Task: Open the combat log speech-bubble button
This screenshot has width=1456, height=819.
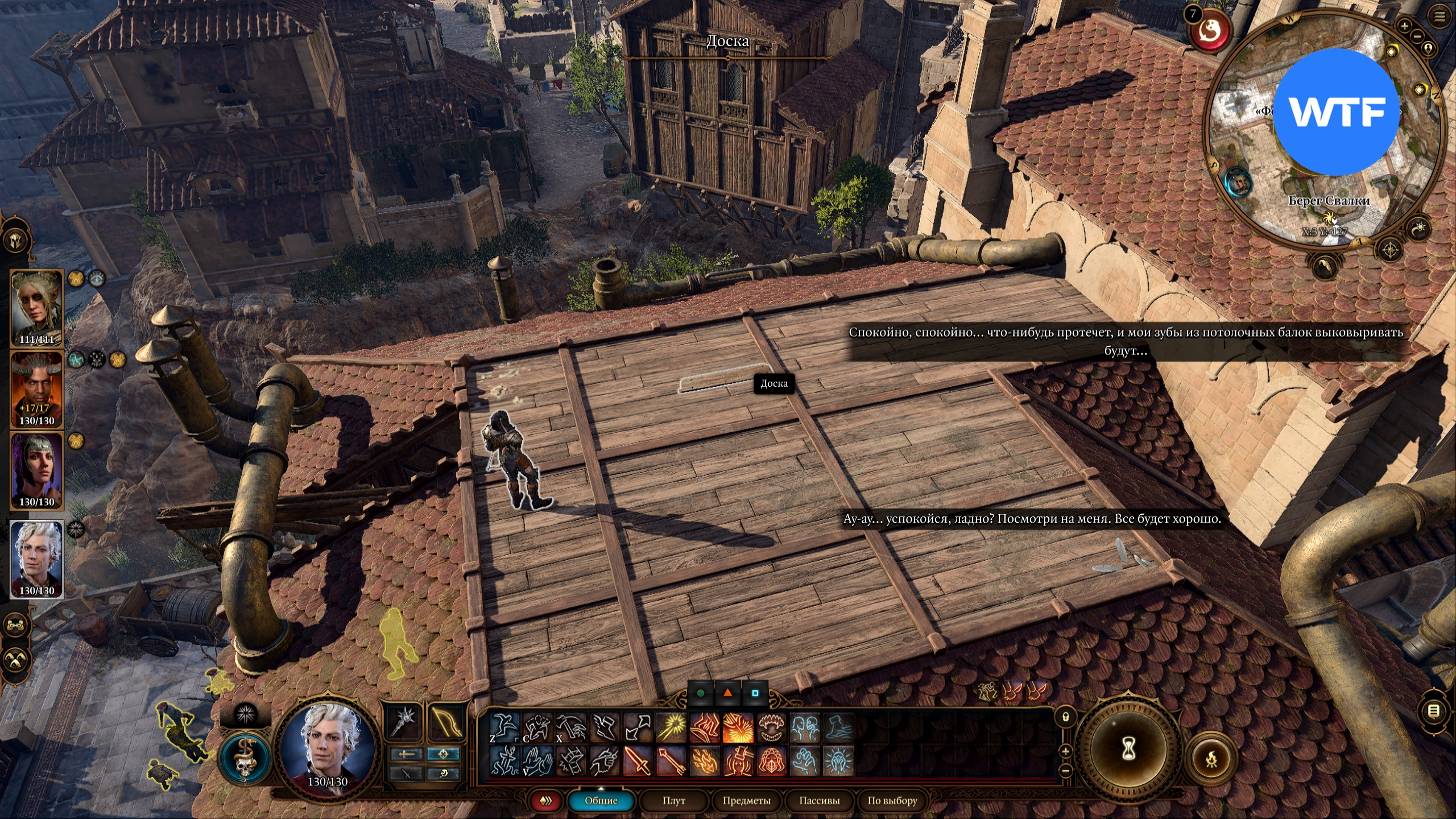Action: coord(1434,711)
